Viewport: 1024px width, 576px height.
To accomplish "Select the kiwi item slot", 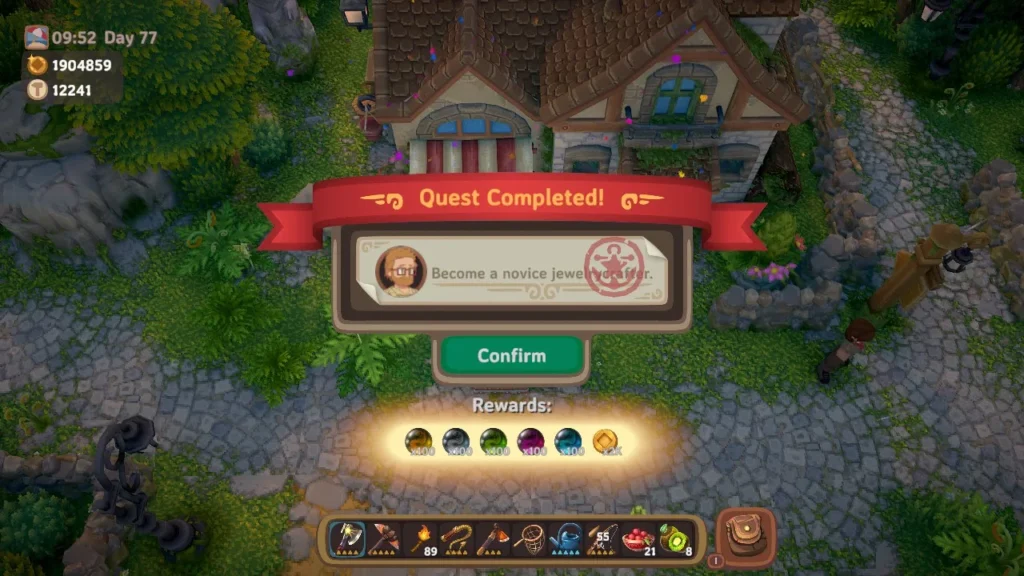I will [x=674, y=539].
